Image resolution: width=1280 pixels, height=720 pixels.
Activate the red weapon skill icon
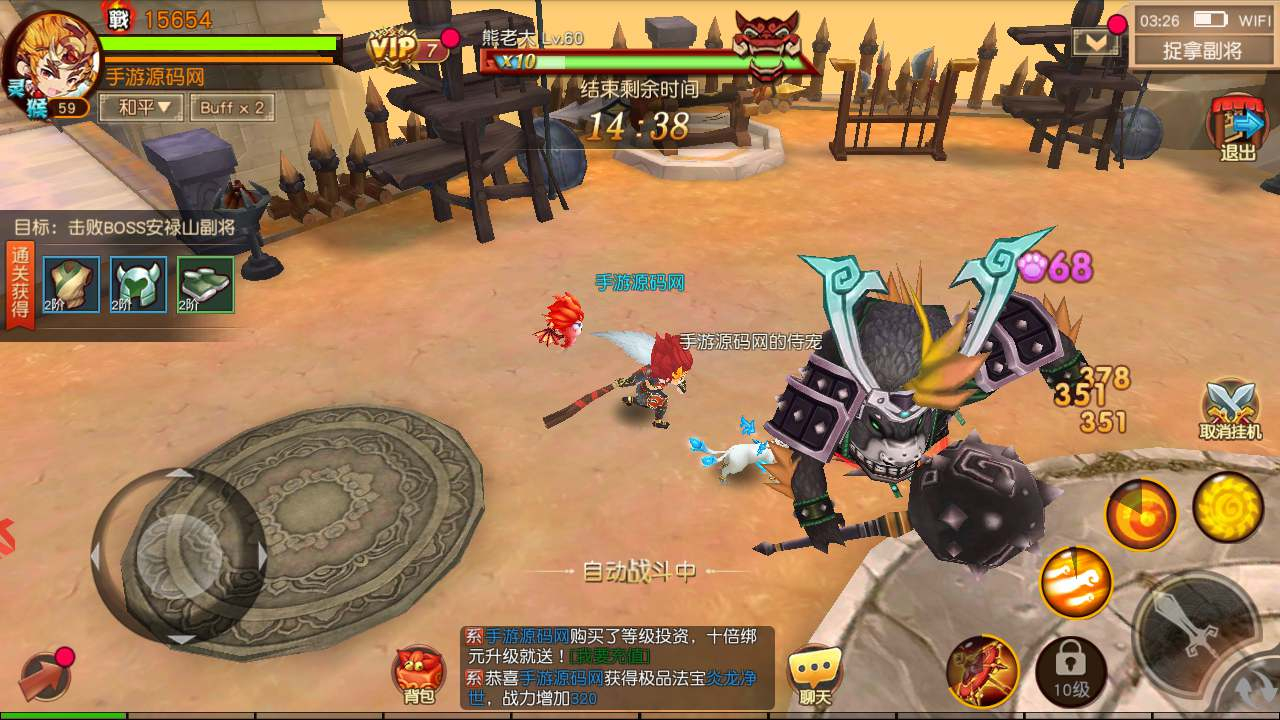[x=982, y=670]
